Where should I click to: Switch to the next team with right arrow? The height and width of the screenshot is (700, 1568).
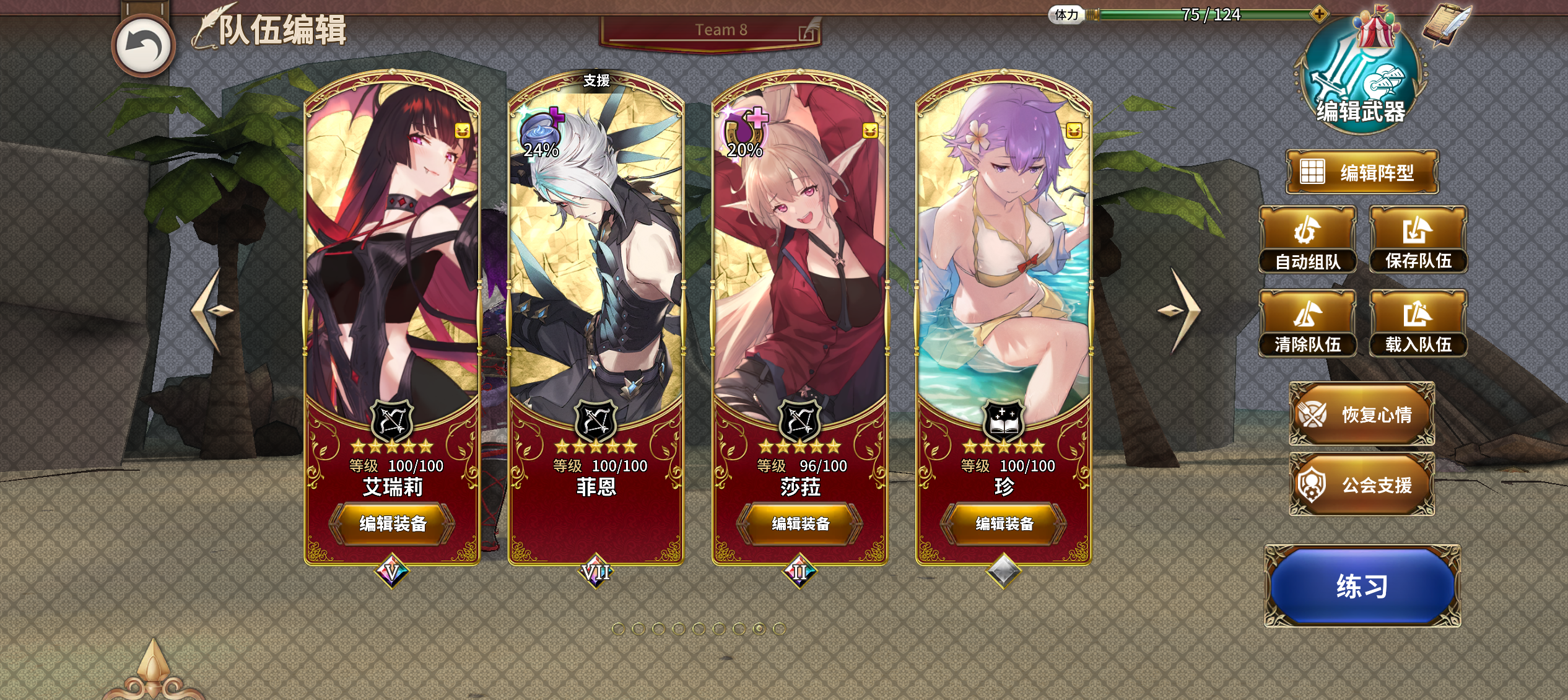1180,310
